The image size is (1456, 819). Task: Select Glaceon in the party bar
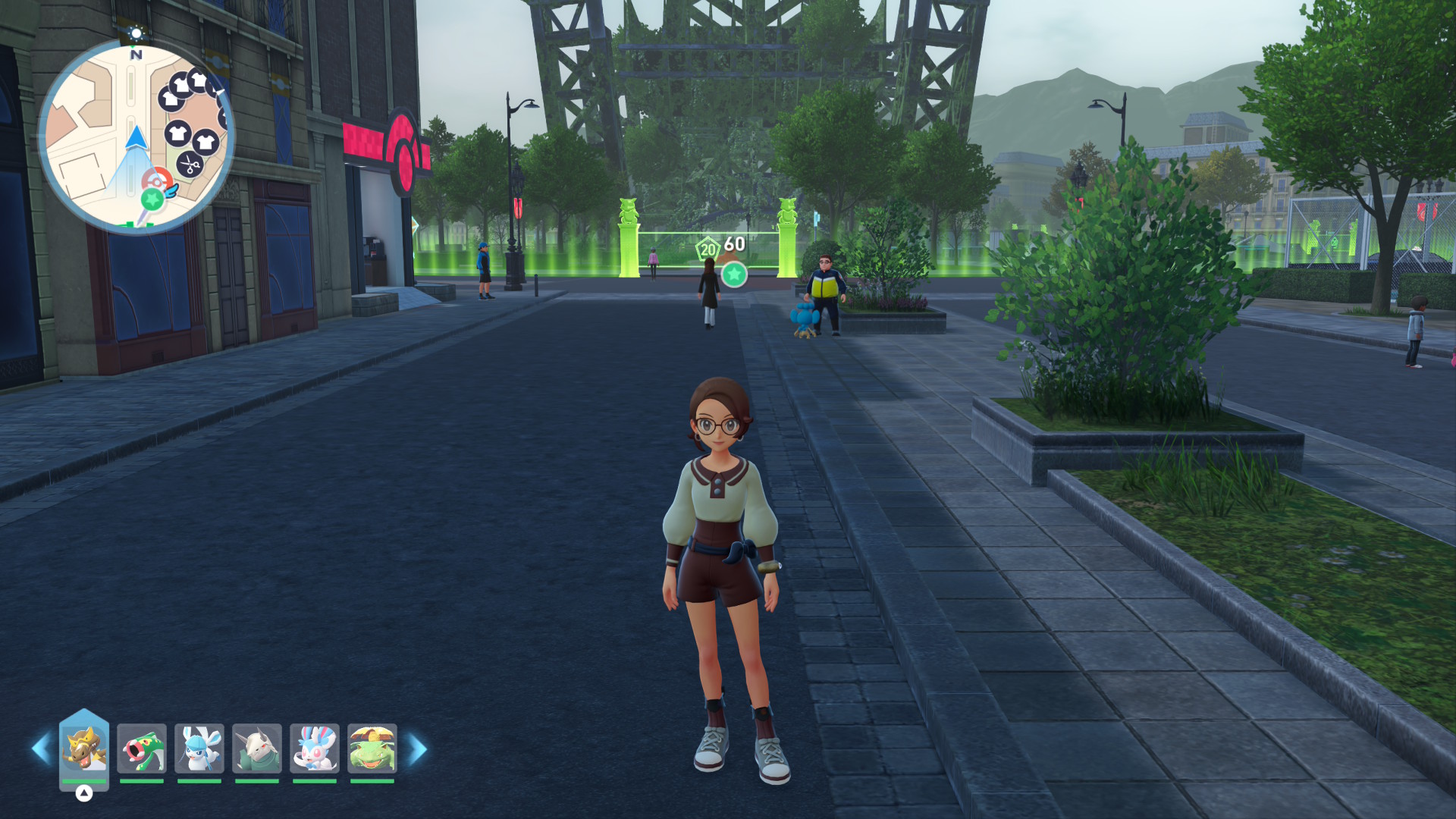click(x=199, y=749)
